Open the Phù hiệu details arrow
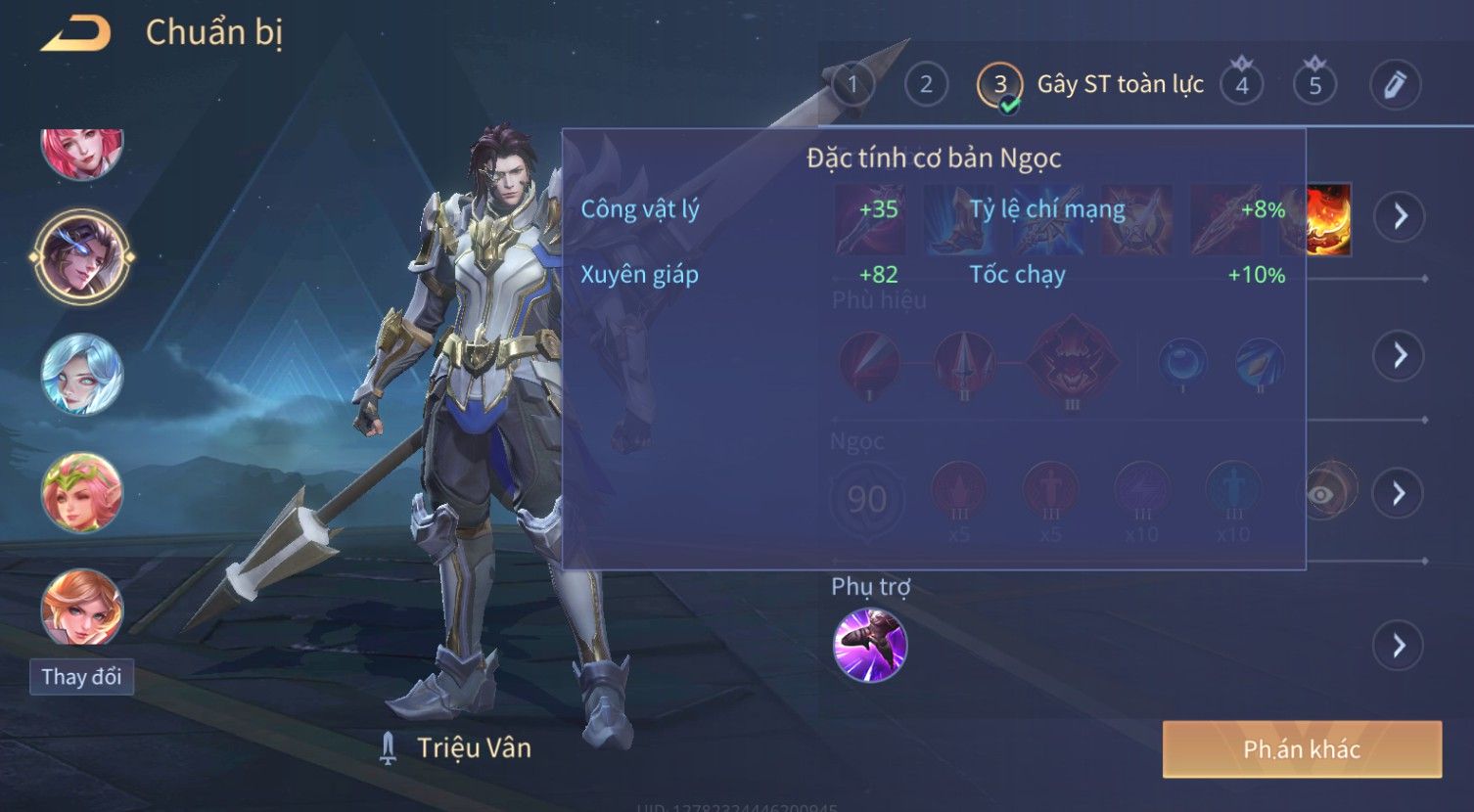 tap(1400, 355)
